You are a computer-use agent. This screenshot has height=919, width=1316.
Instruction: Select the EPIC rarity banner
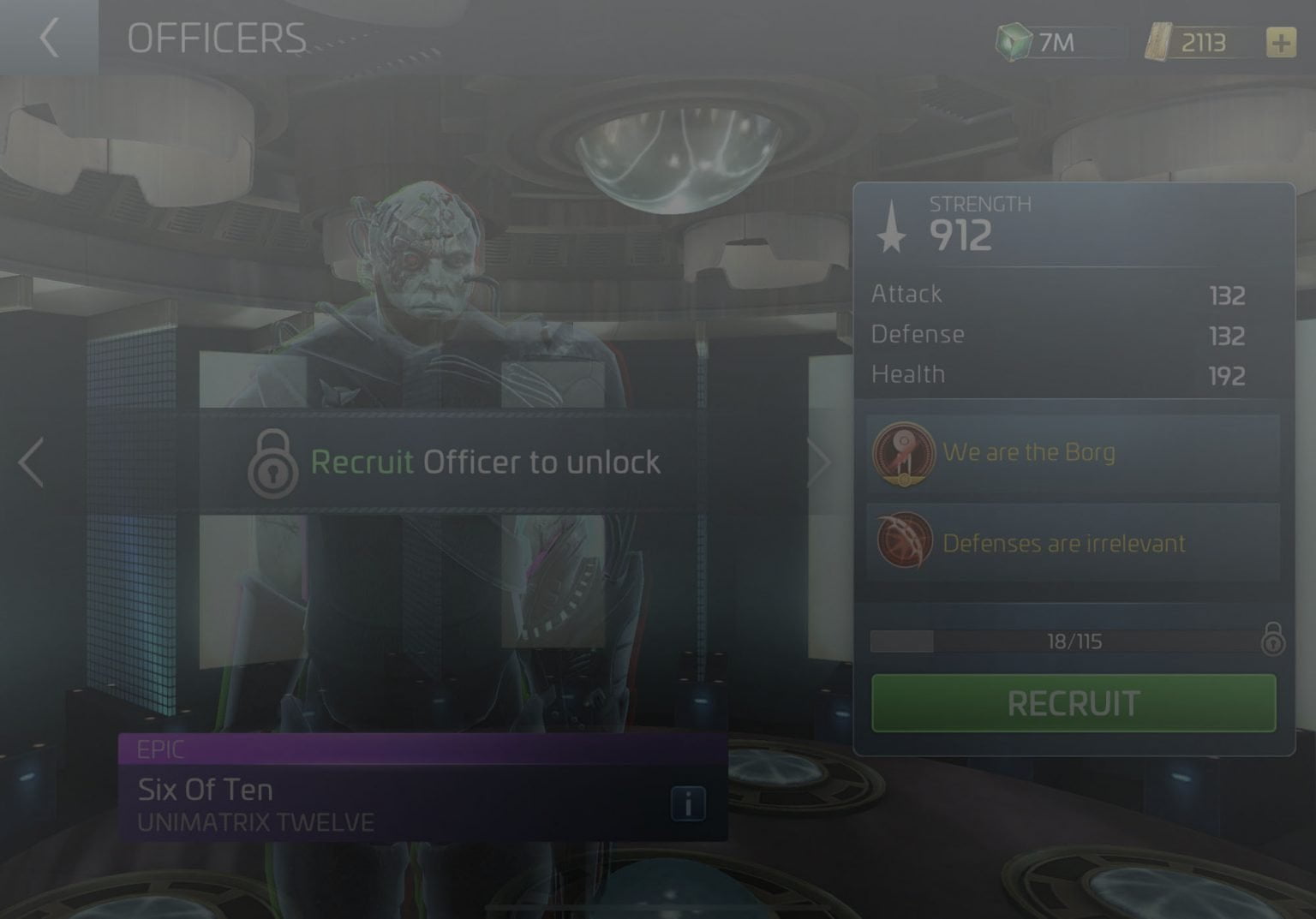[x=420, y=749]
